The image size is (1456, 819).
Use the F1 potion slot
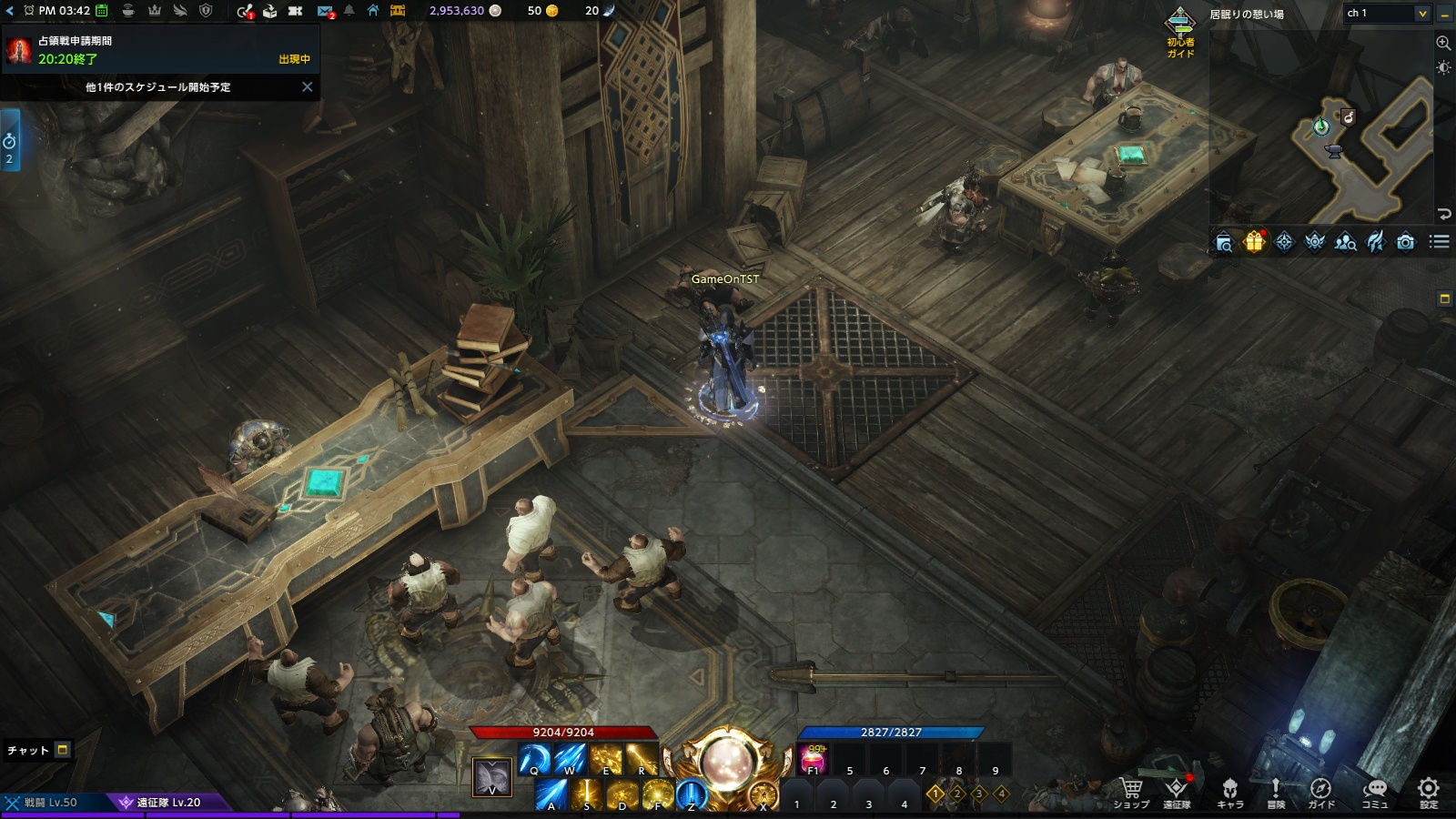pyautogui.click(x=813, y=759)
